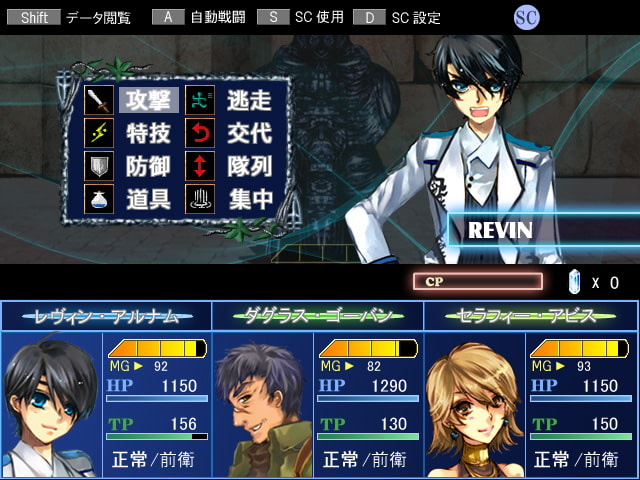Activate the 集中 concentrate command
The image size is (640, 480).
point(249,199)
